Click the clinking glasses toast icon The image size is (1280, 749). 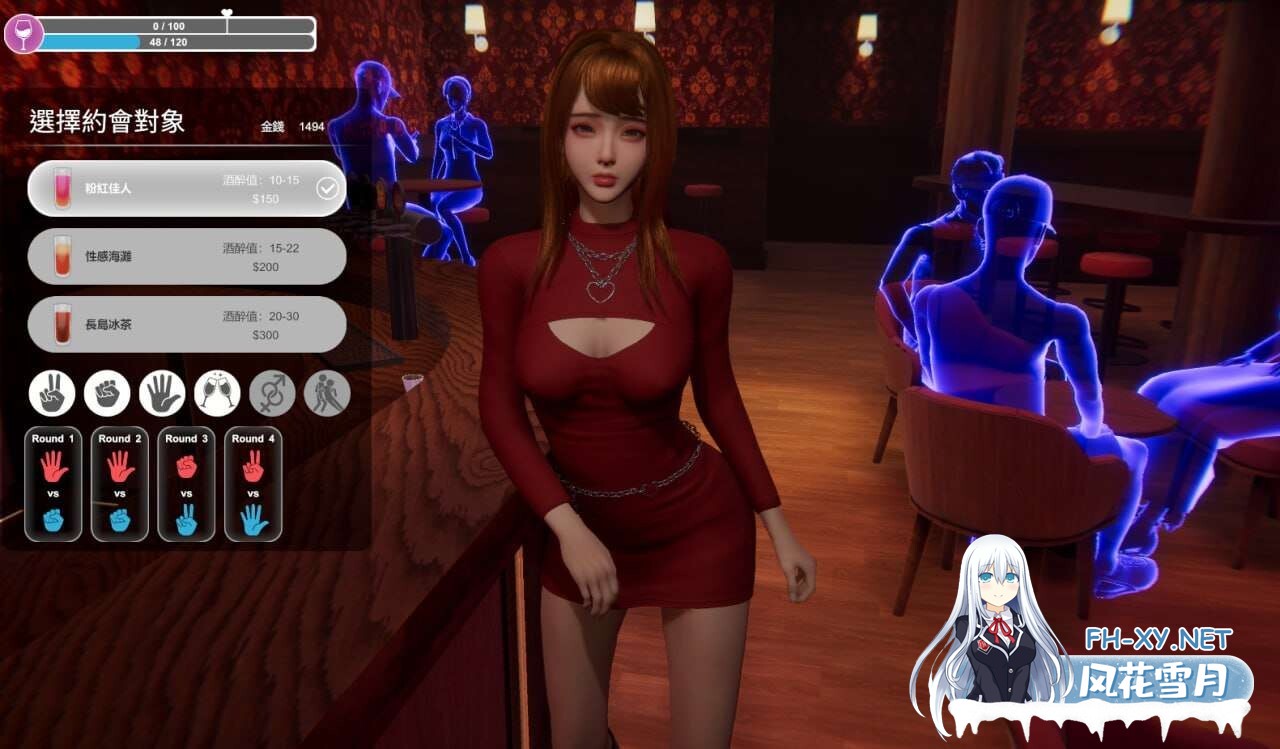(x=216, y=393)
